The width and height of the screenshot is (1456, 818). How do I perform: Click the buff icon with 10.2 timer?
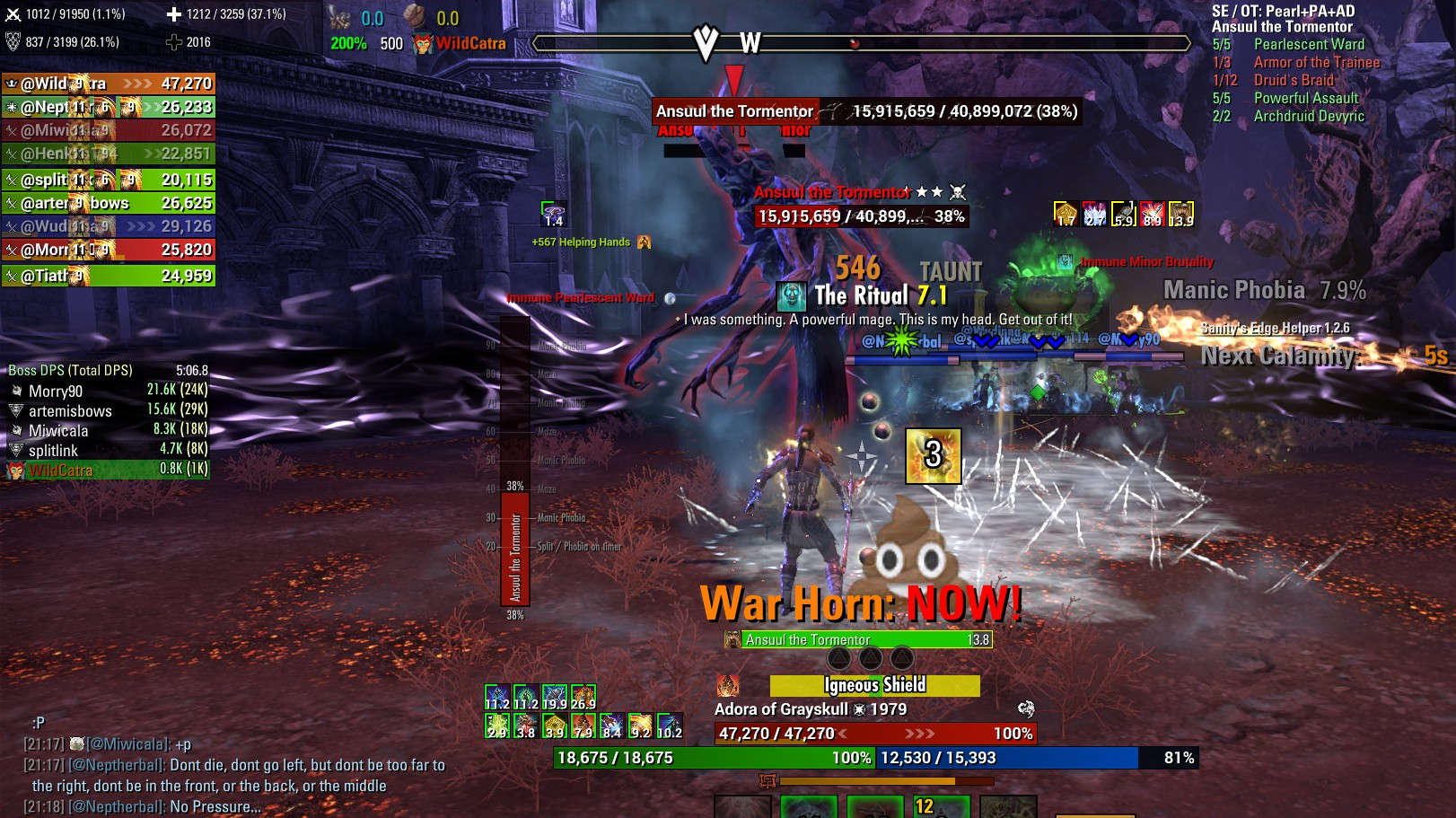[x=669, y=726]
